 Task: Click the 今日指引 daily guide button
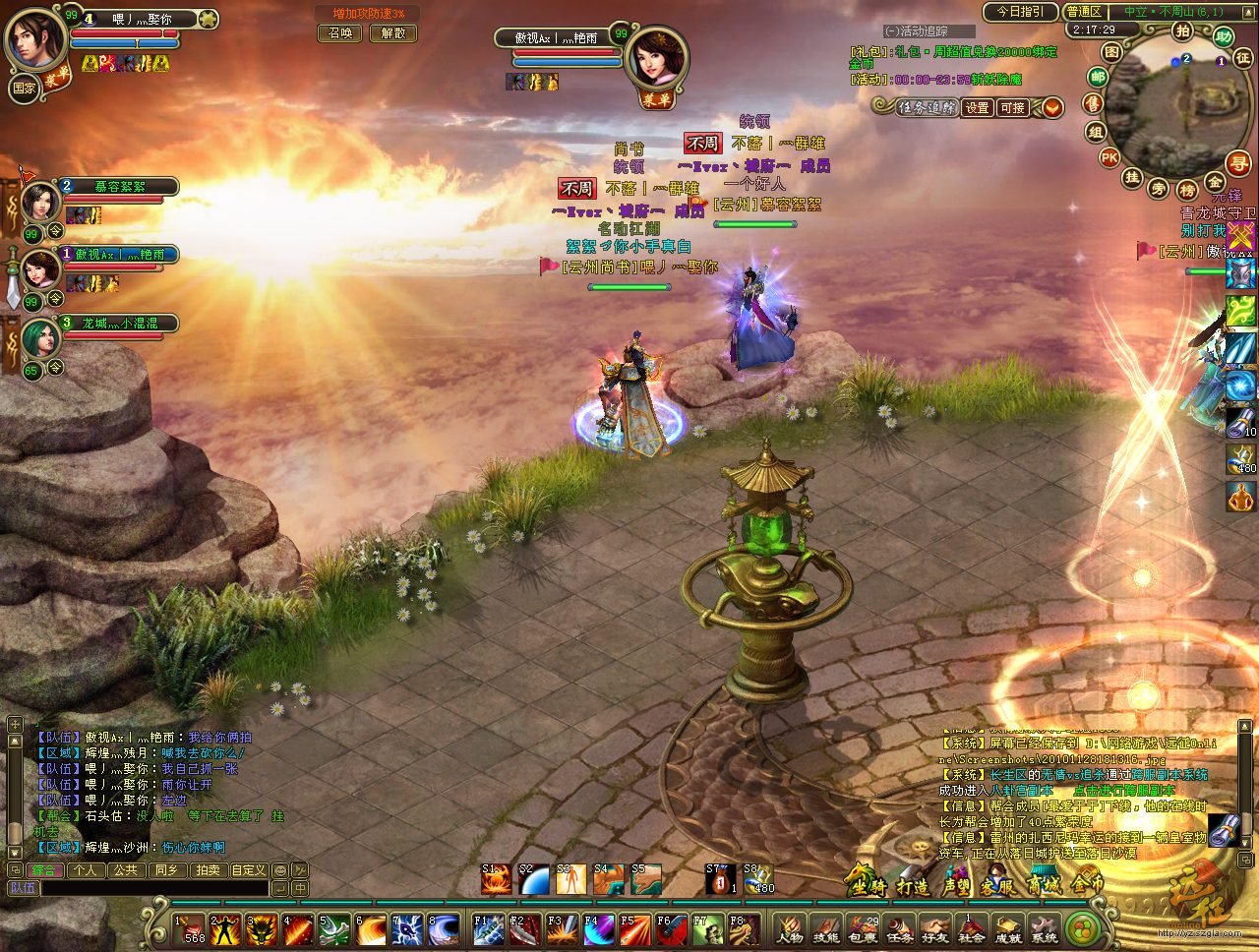[x=1019, y=12]
